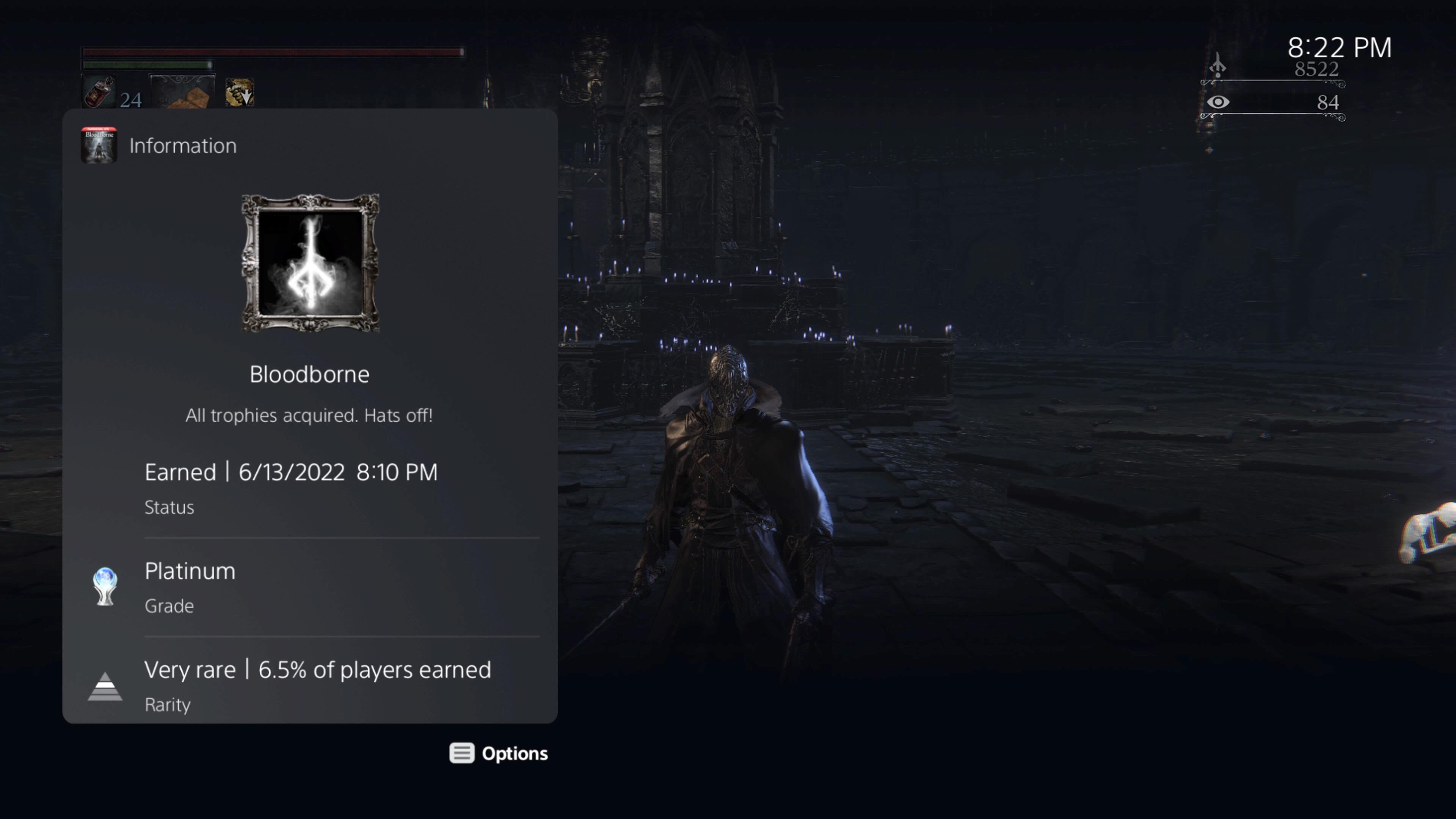Click the Rarity label text

pyautogui.click(x=167, y=704)
